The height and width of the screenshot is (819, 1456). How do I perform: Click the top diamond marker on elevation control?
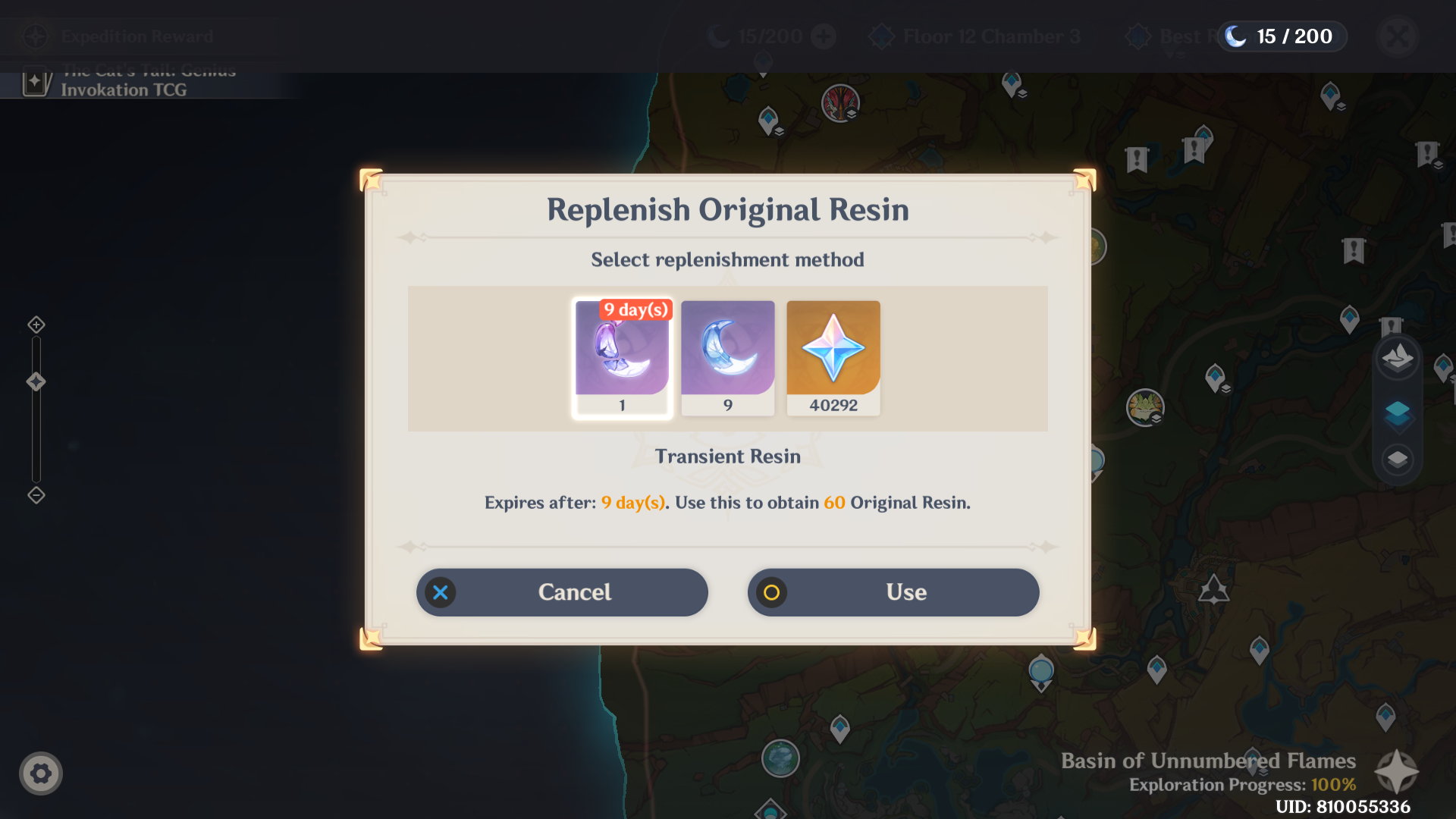point(36,325)
